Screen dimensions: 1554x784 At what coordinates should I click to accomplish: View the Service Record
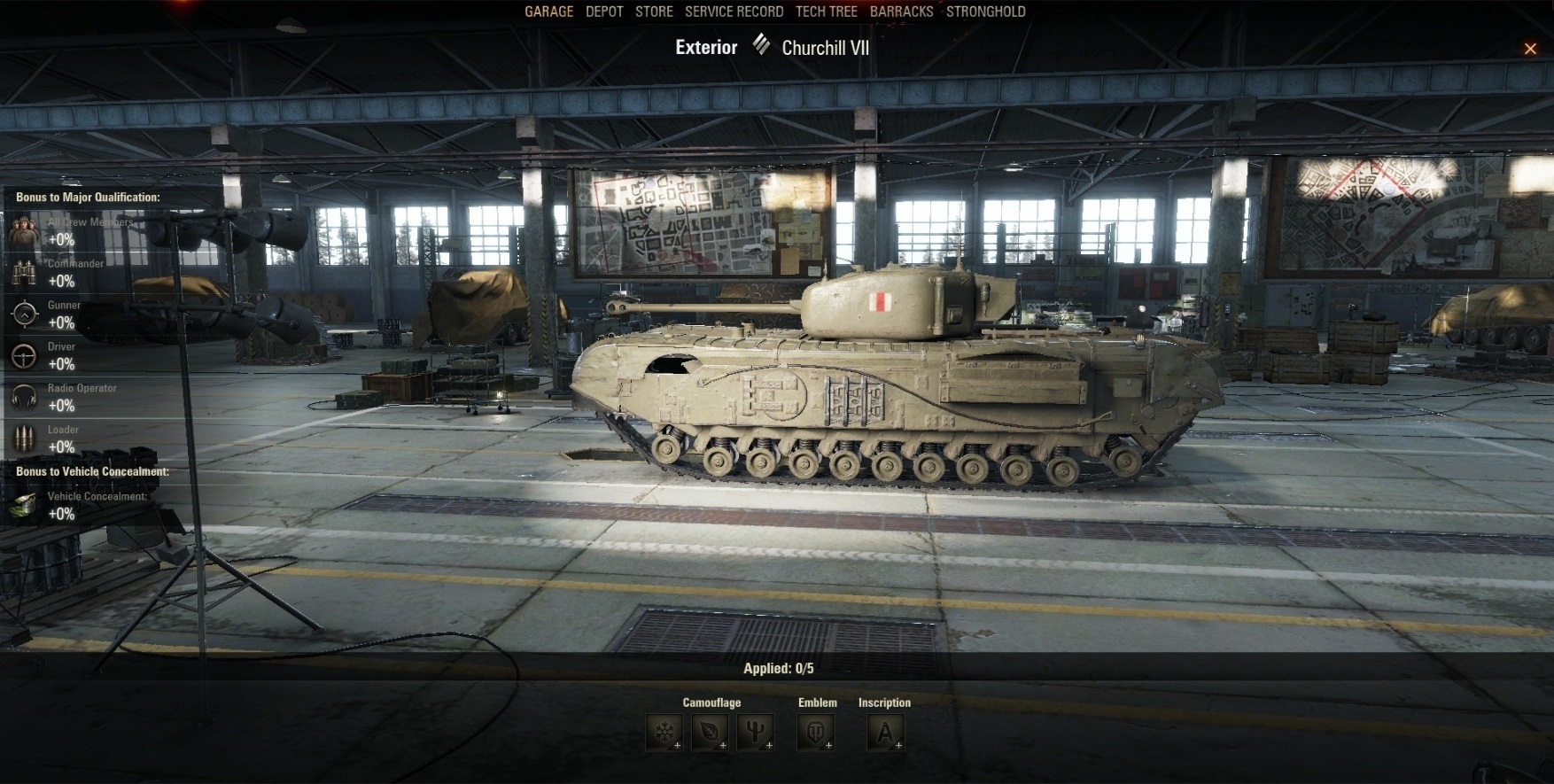(734, 12)
